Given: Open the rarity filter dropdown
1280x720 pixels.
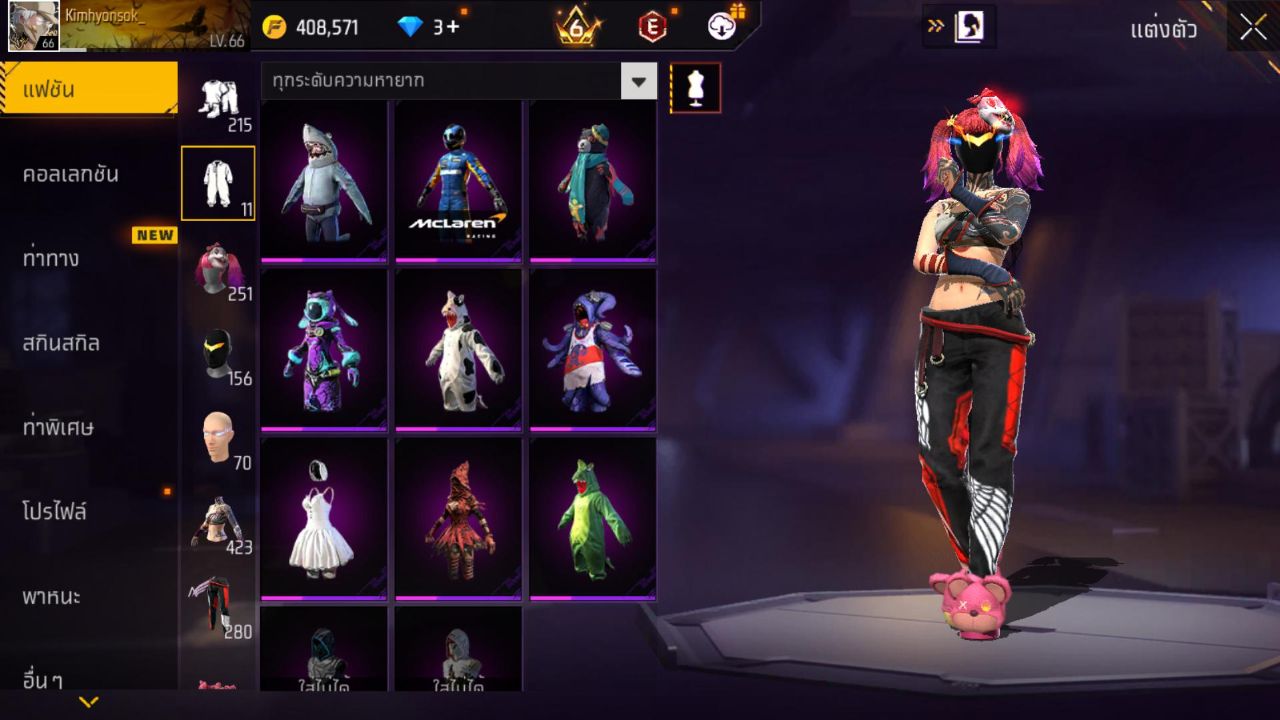Looking at the screenshot, I should point(638,81).
